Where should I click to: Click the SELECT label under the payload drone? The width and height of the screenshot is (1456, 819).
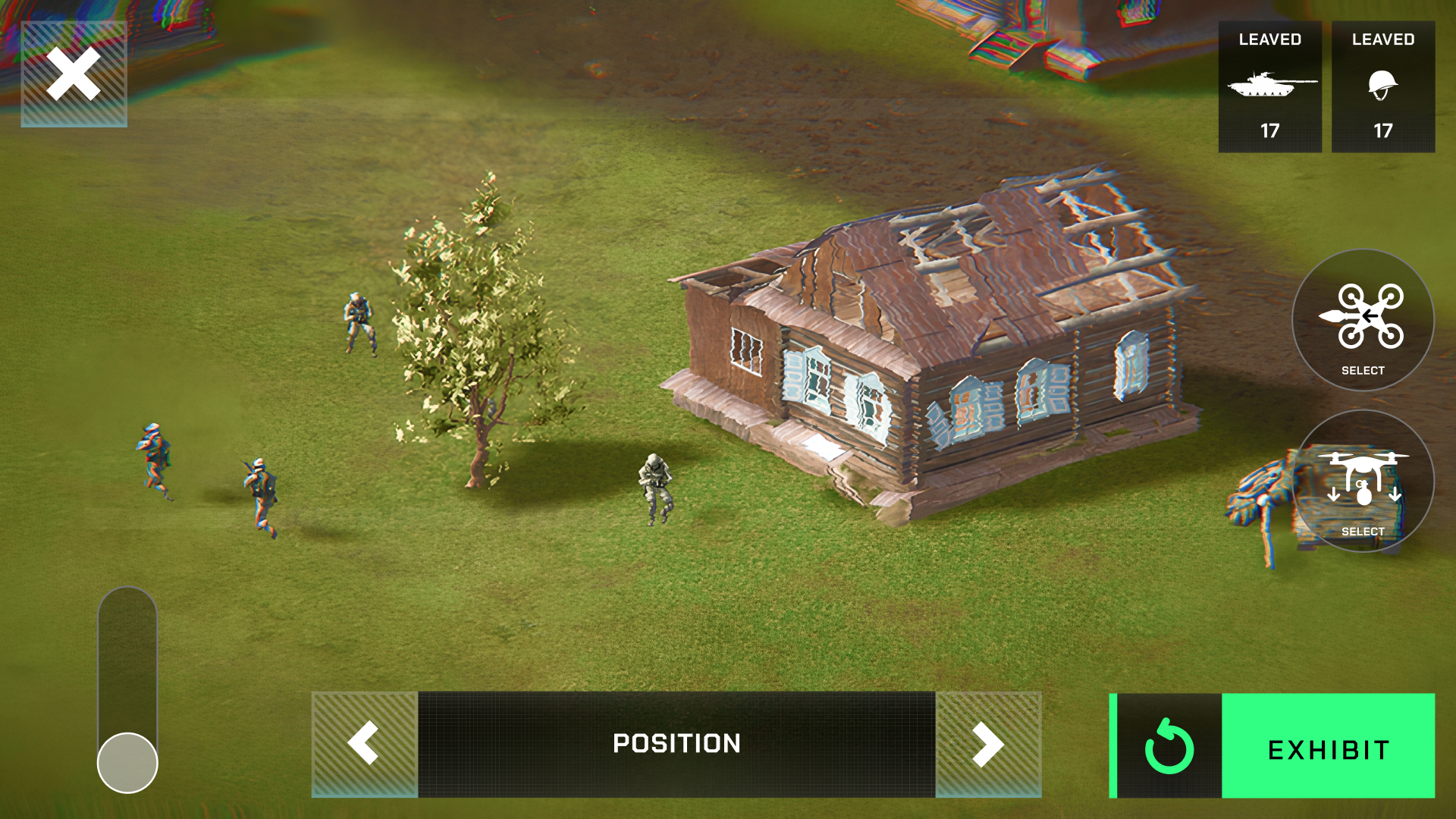coord(1363,532)
